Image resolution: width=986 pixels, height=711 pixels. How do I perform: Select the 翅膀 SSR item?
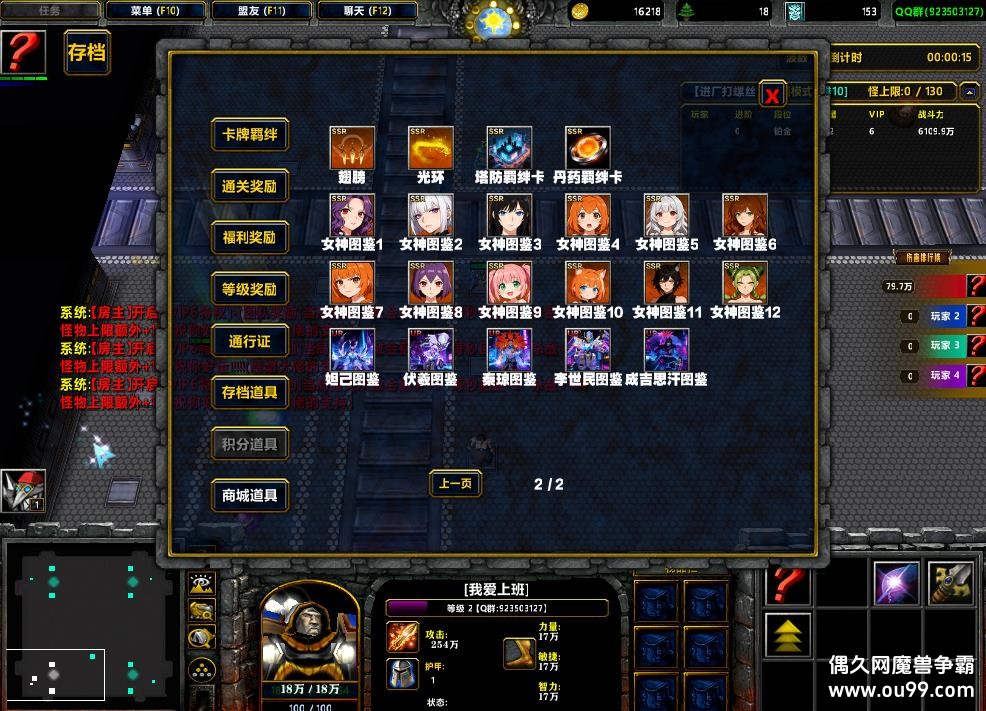coord(352,148)
